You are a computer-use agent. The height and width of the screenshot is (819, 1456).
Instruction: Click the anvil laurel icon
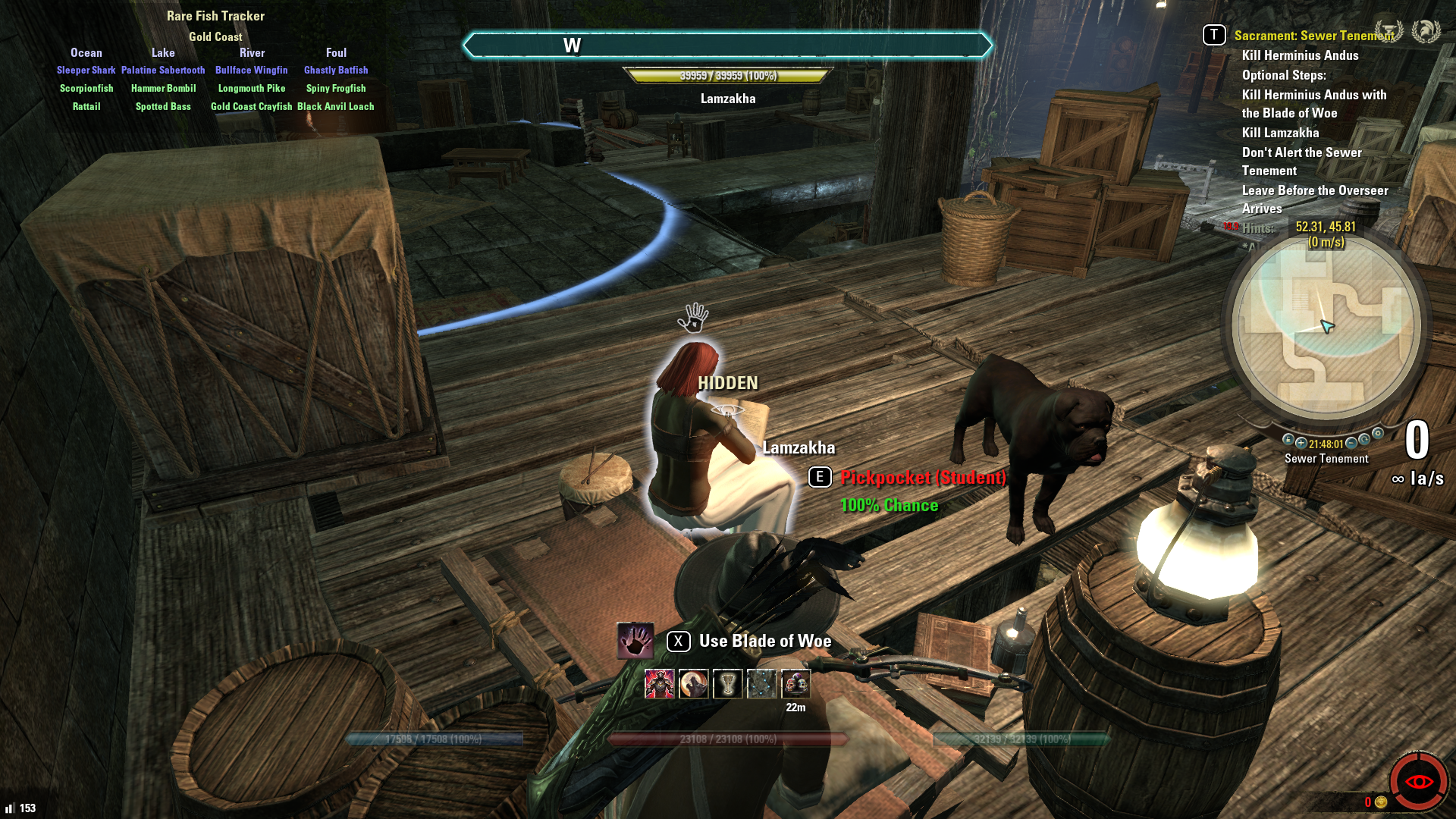[1389, 31]
